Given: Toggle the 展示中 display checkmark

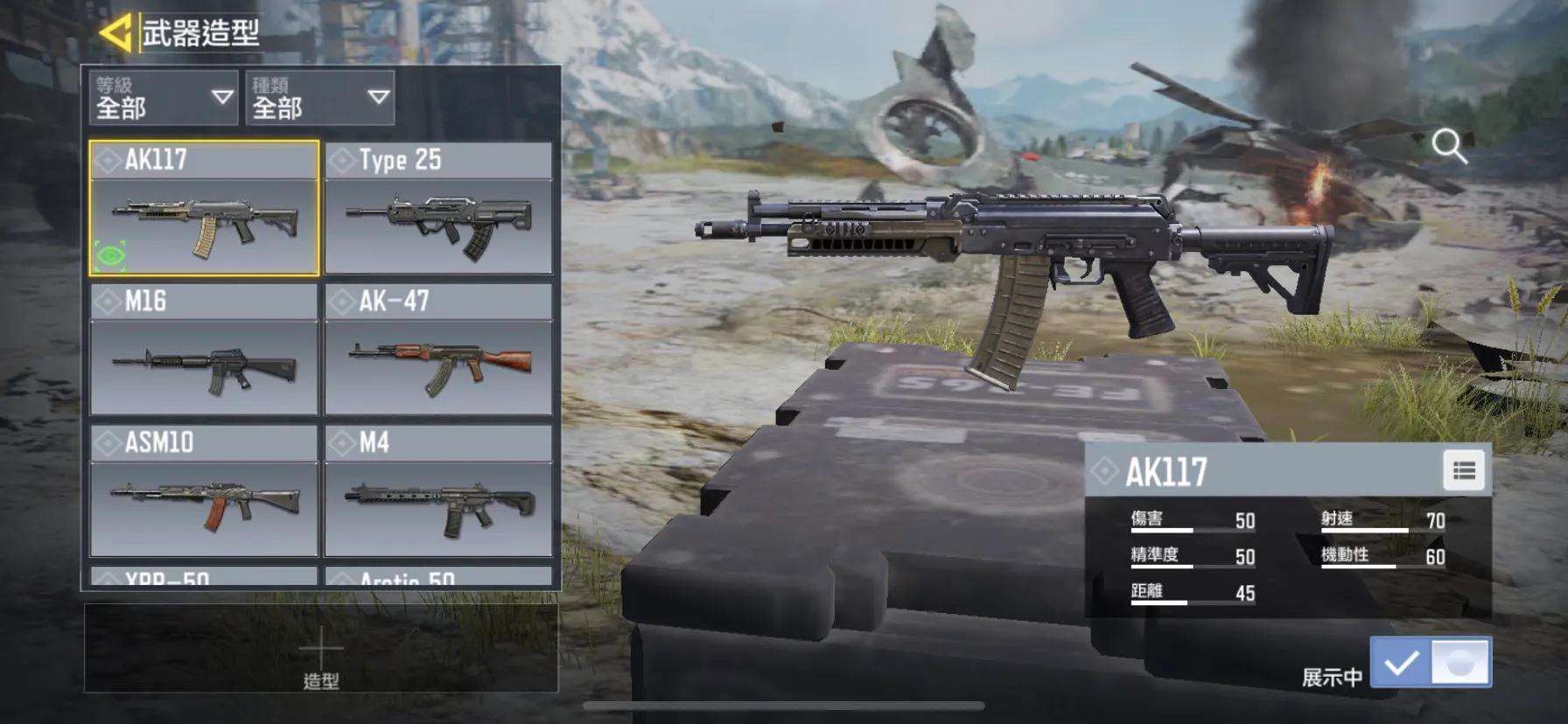Looking at the screenshot, I should click(1401, 664).
